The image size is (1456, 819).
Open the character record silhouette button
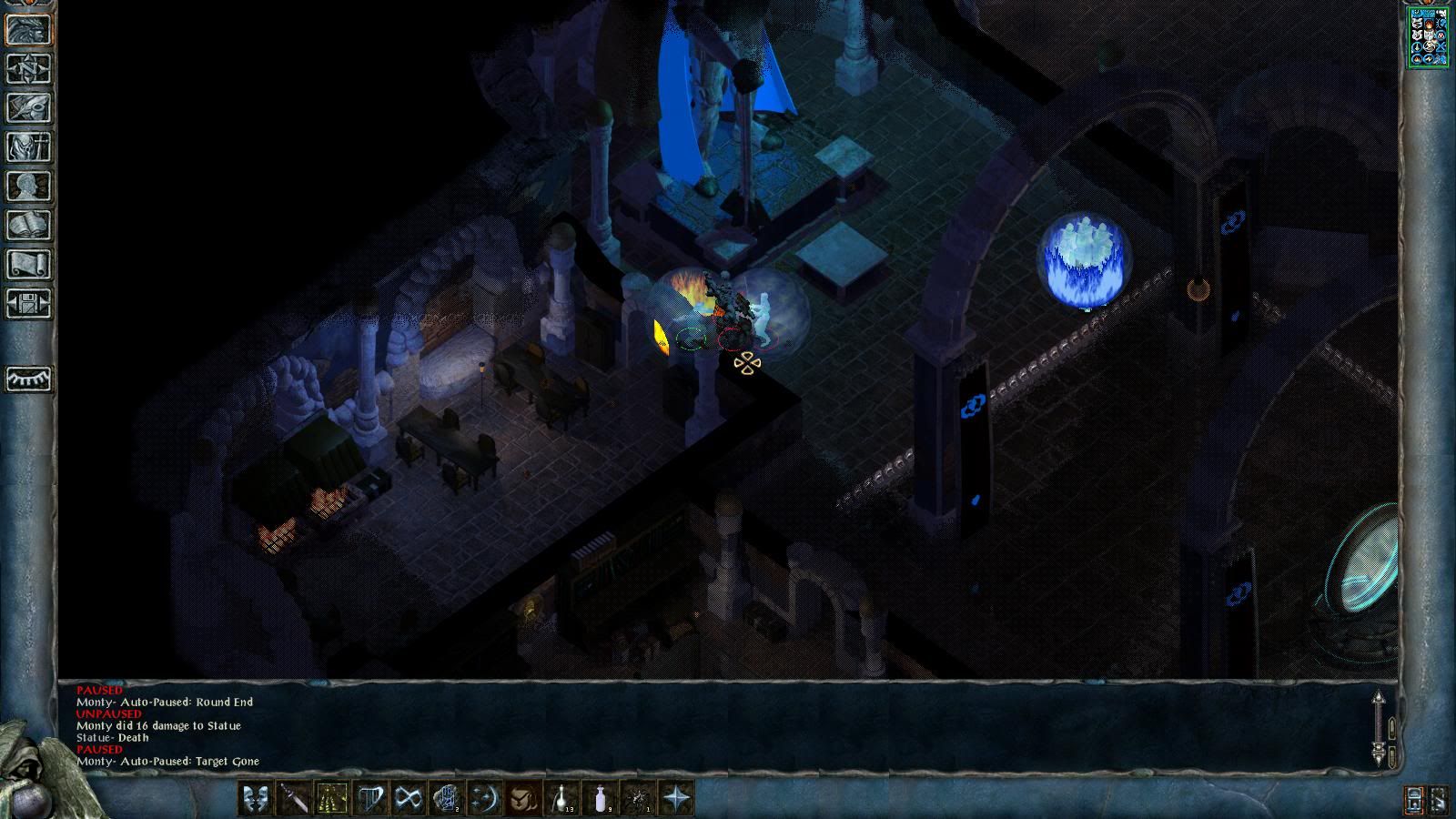pyautogui.click(x=29, y=186)
